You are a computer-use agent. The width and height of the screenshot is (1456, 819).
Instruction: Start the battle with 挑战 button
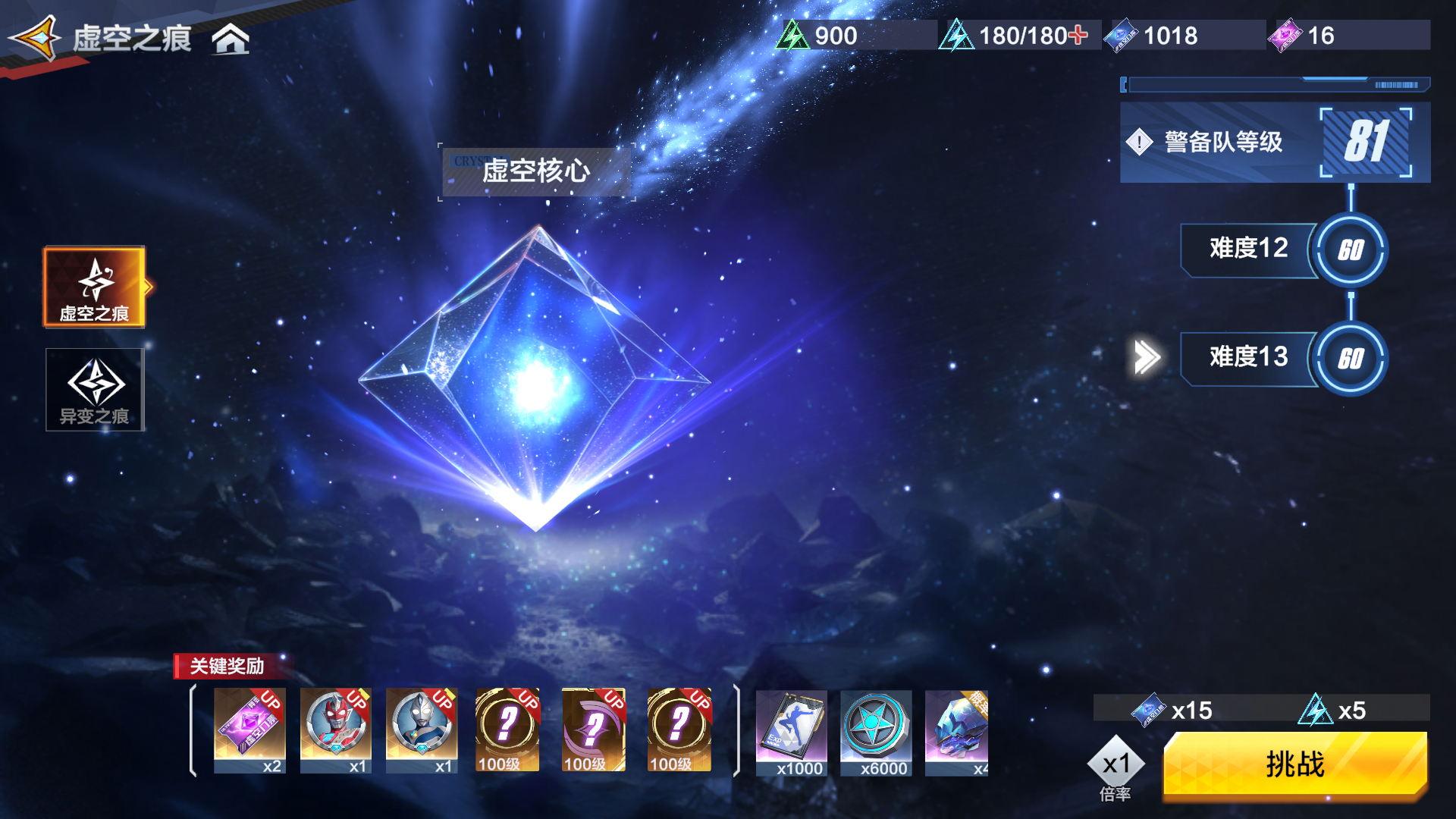tap(1294, 764)
